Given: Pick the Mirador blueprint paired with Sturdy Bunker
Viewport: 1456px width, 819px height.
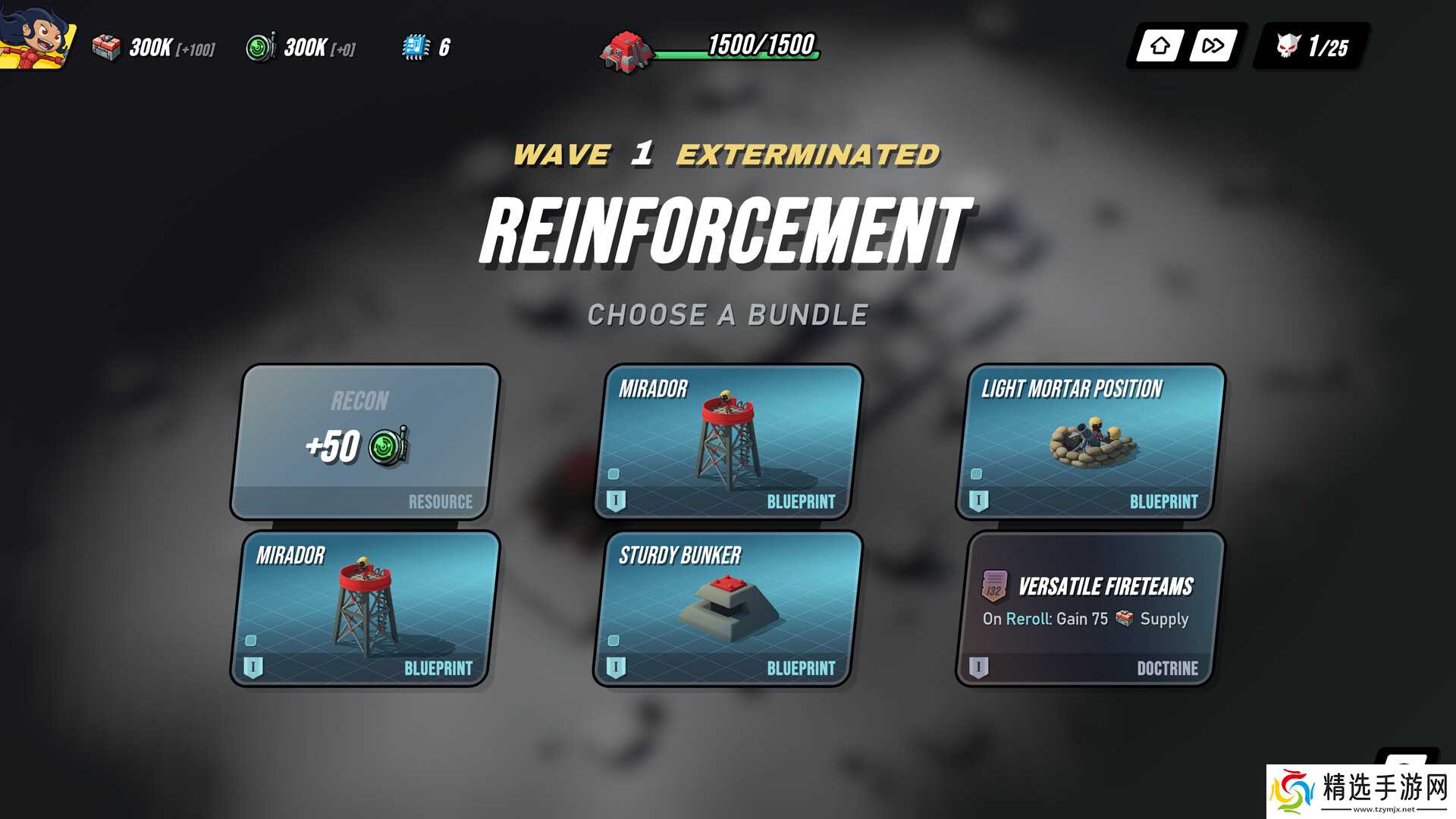Looking at the screenshot, I should [x=728, y=442].
